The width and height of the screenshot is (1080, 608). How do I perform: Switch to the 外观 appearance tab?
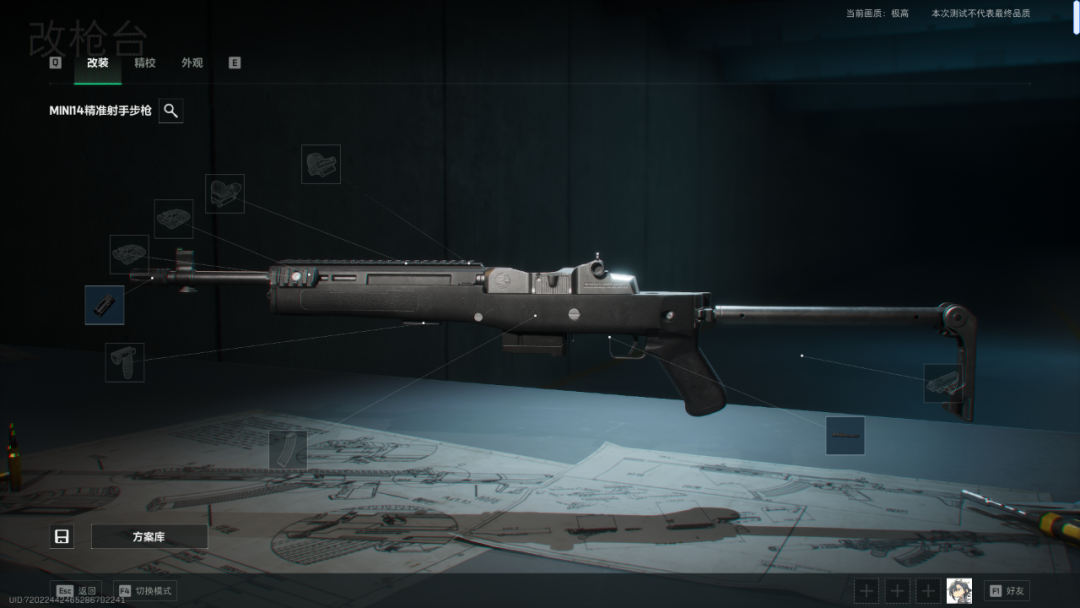tap(192, 63)
